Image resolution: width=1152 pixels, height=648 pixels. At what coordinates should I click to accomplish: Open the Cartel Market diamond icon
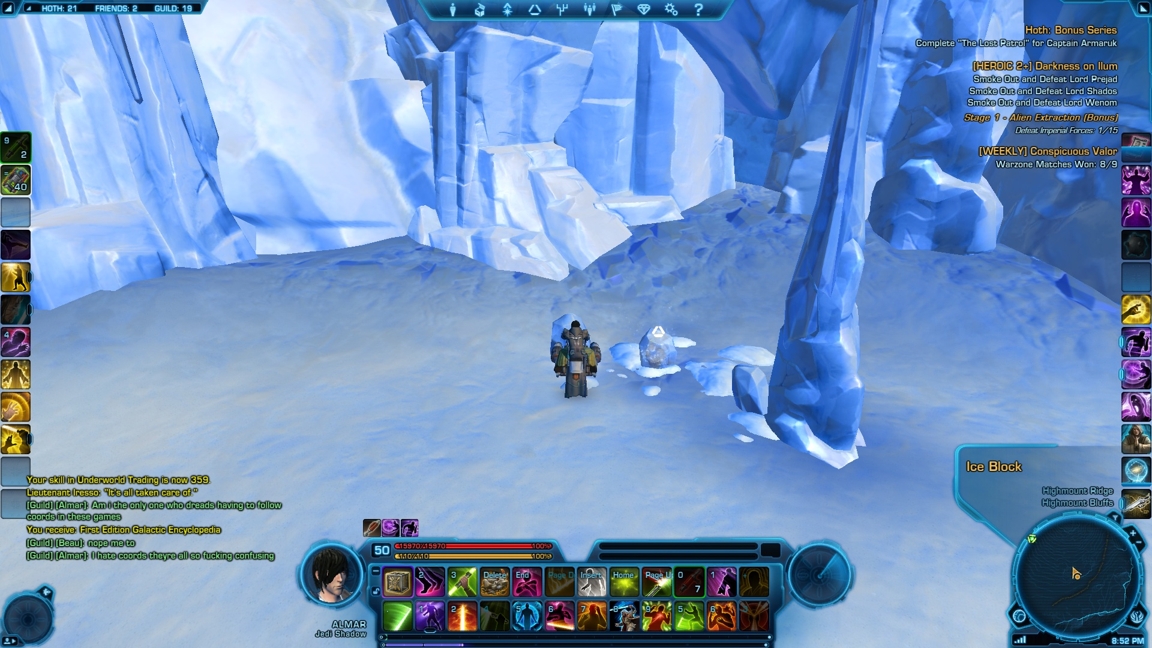pos(644,10)
